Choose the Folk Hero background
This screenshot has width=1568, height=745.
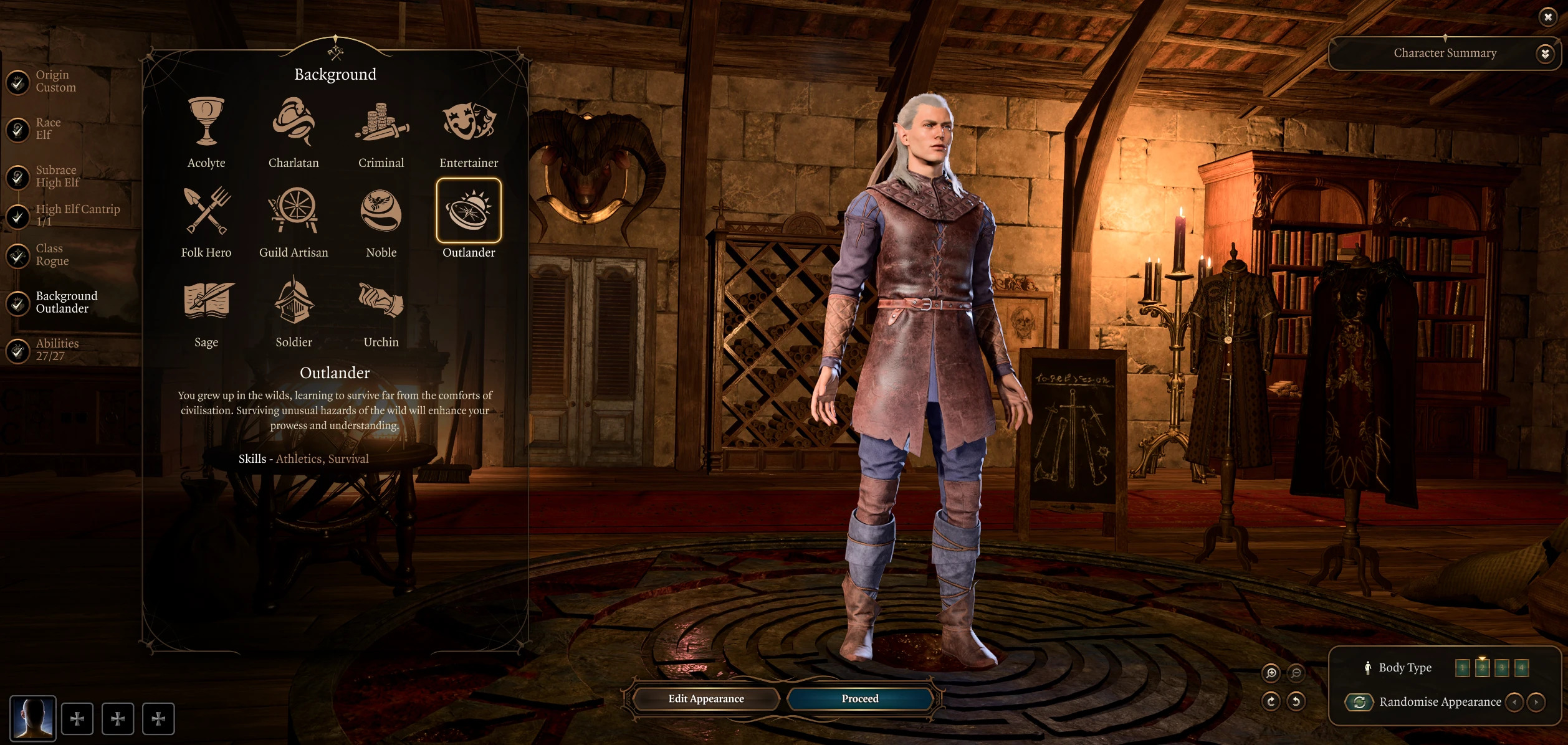[x=206, y=211]
